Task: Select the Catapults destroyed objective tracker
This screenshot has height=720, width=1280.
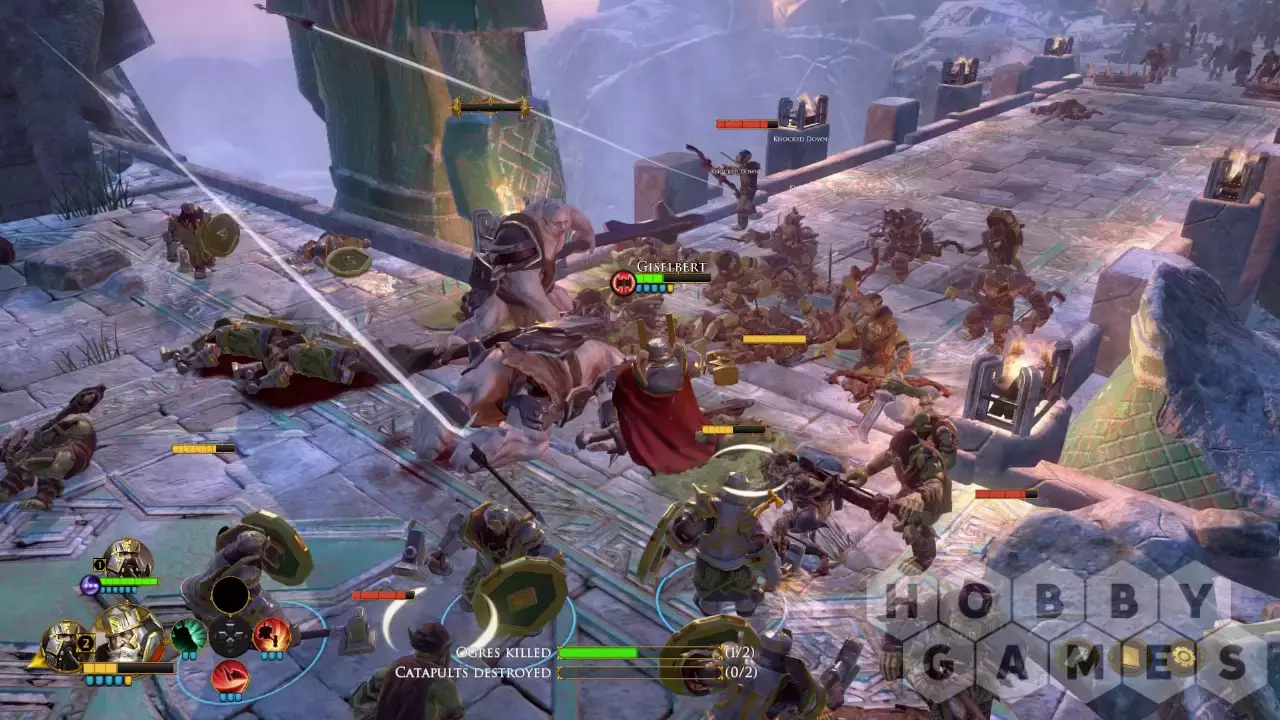Action: tap(573, 673)
